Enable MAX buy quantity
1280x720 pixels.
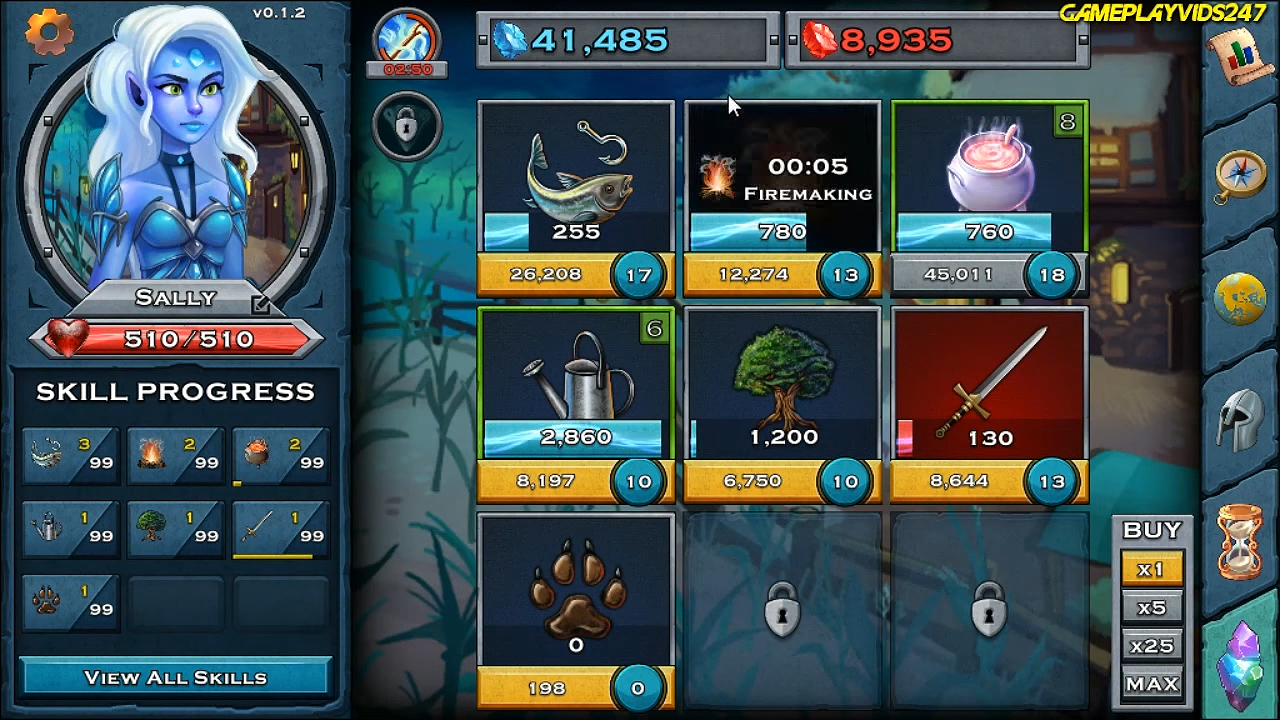1152,683
